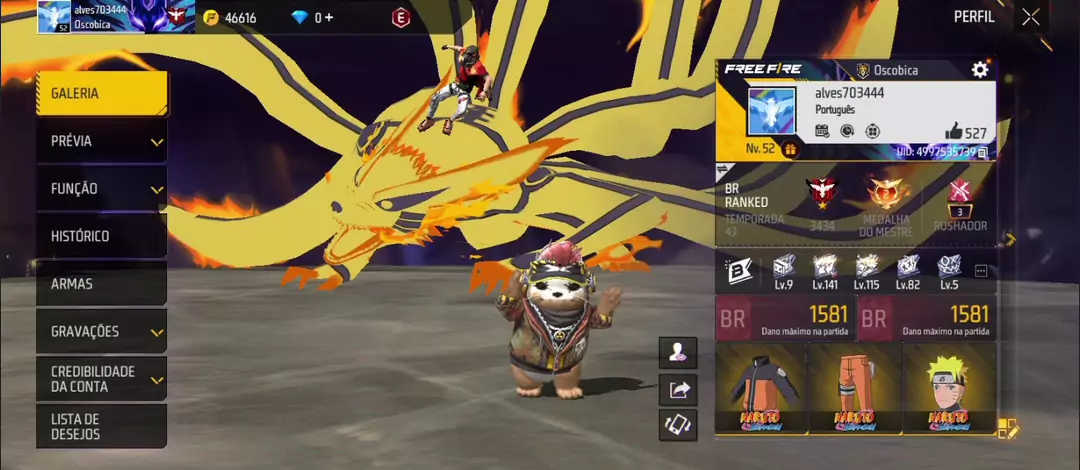Open Credibilidade da Conta
1080x470 pixels.
[x=101, y=379]
